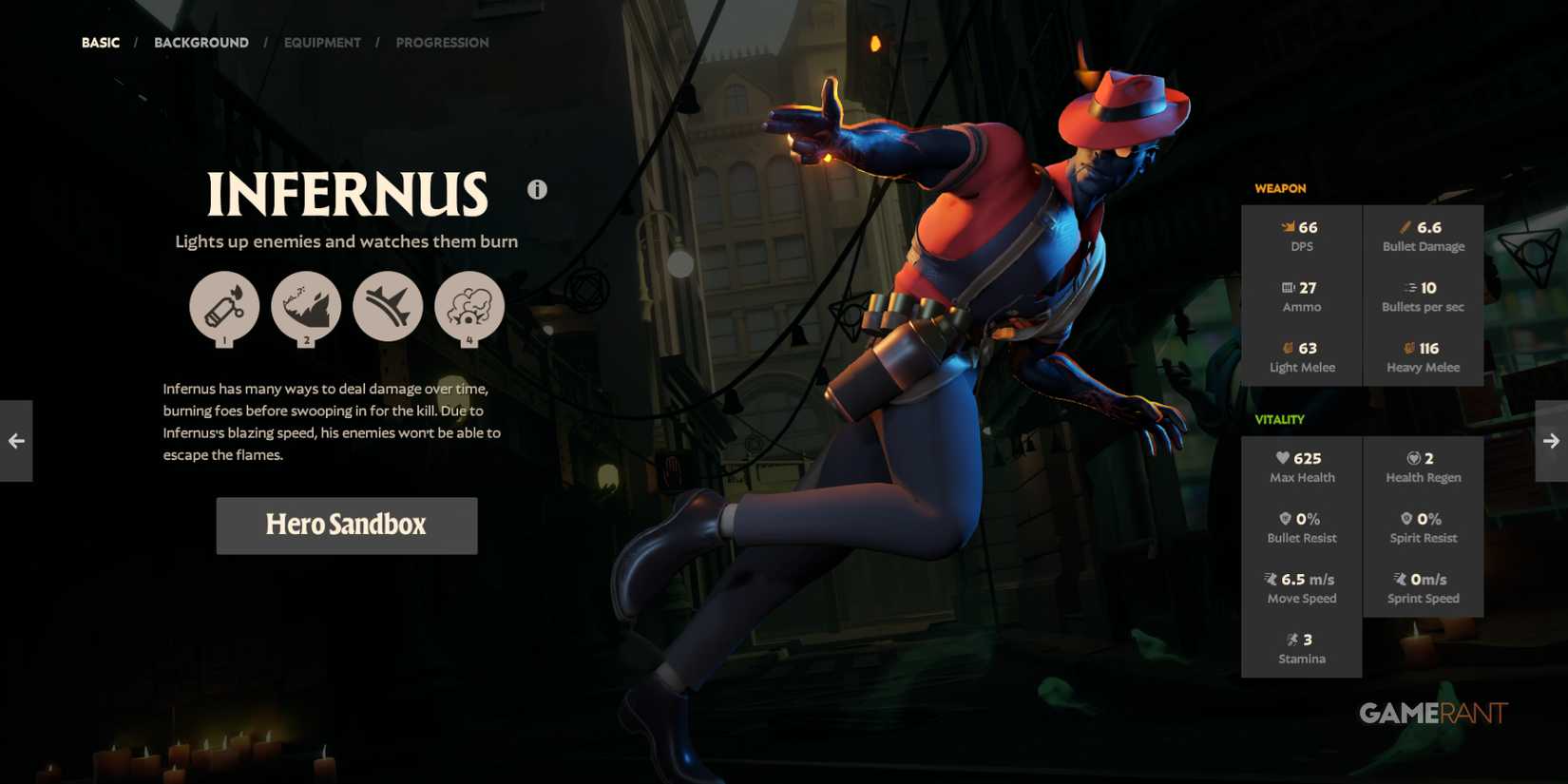Switch to the BACKGROUND tab
This screenshot has width=1568, height=784.
click(x=201, y=43)
